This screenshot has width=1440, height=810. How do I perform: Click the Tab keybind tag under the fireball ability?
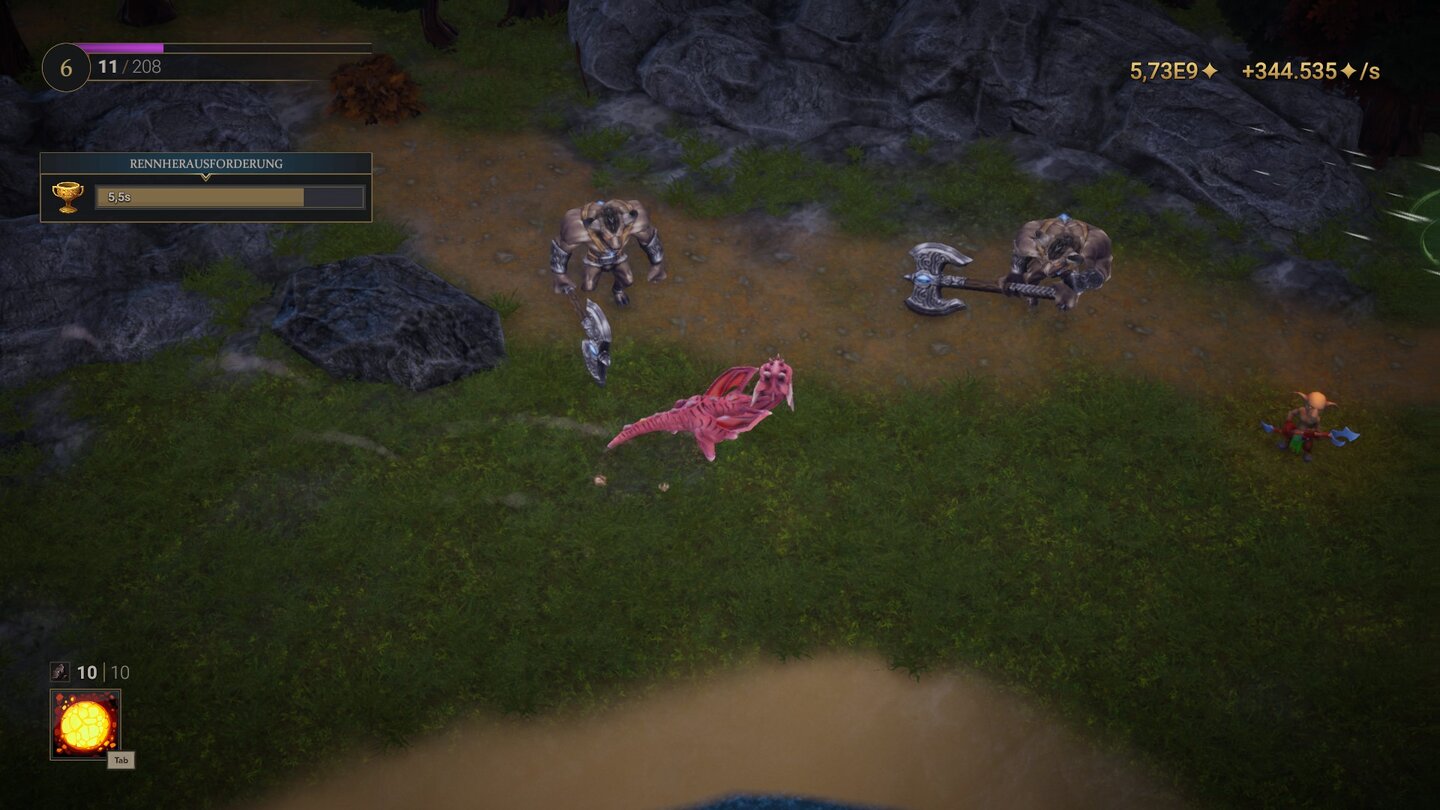tap(122, 760)
